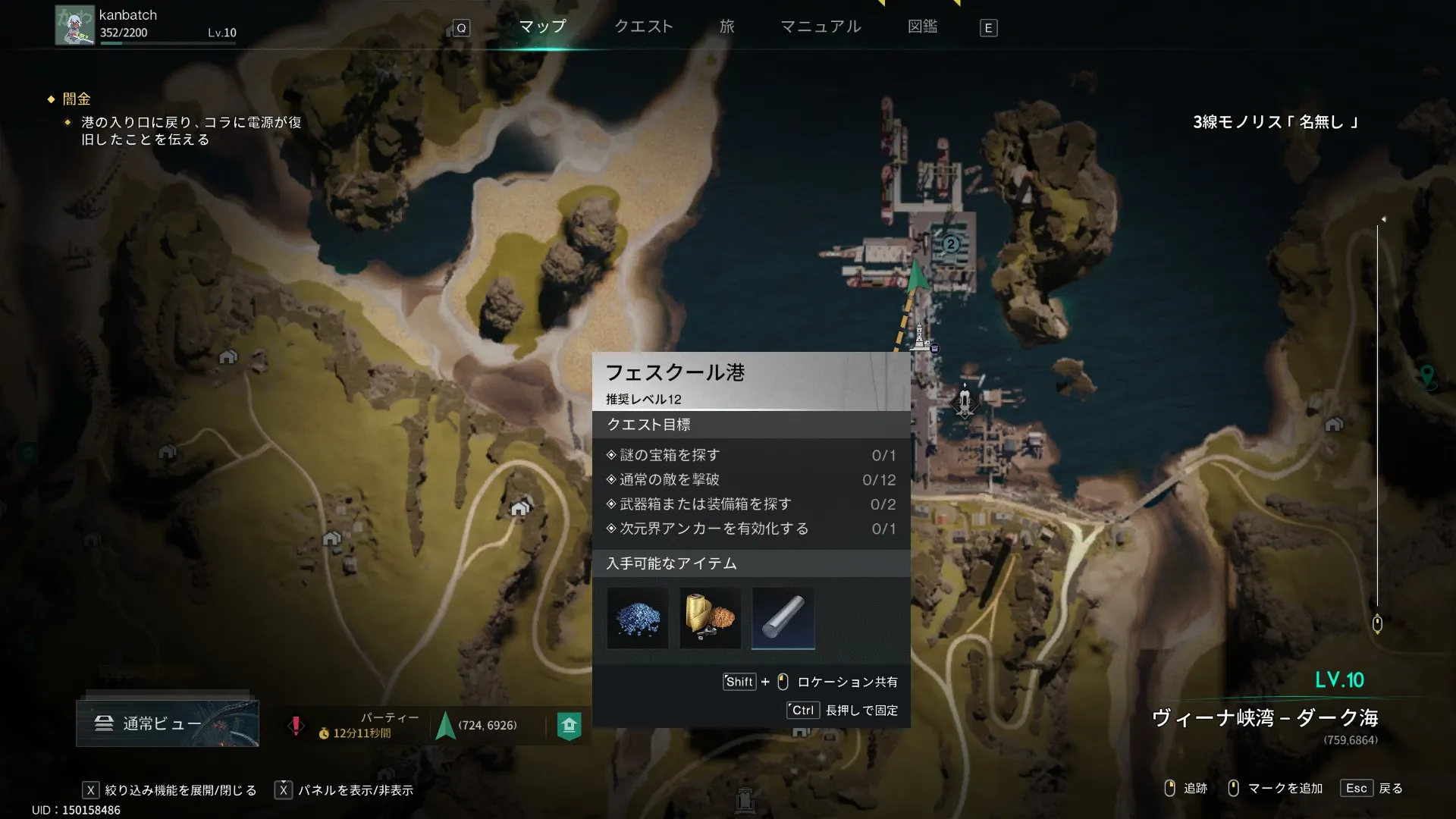Open the マニュアル tab

821,27
